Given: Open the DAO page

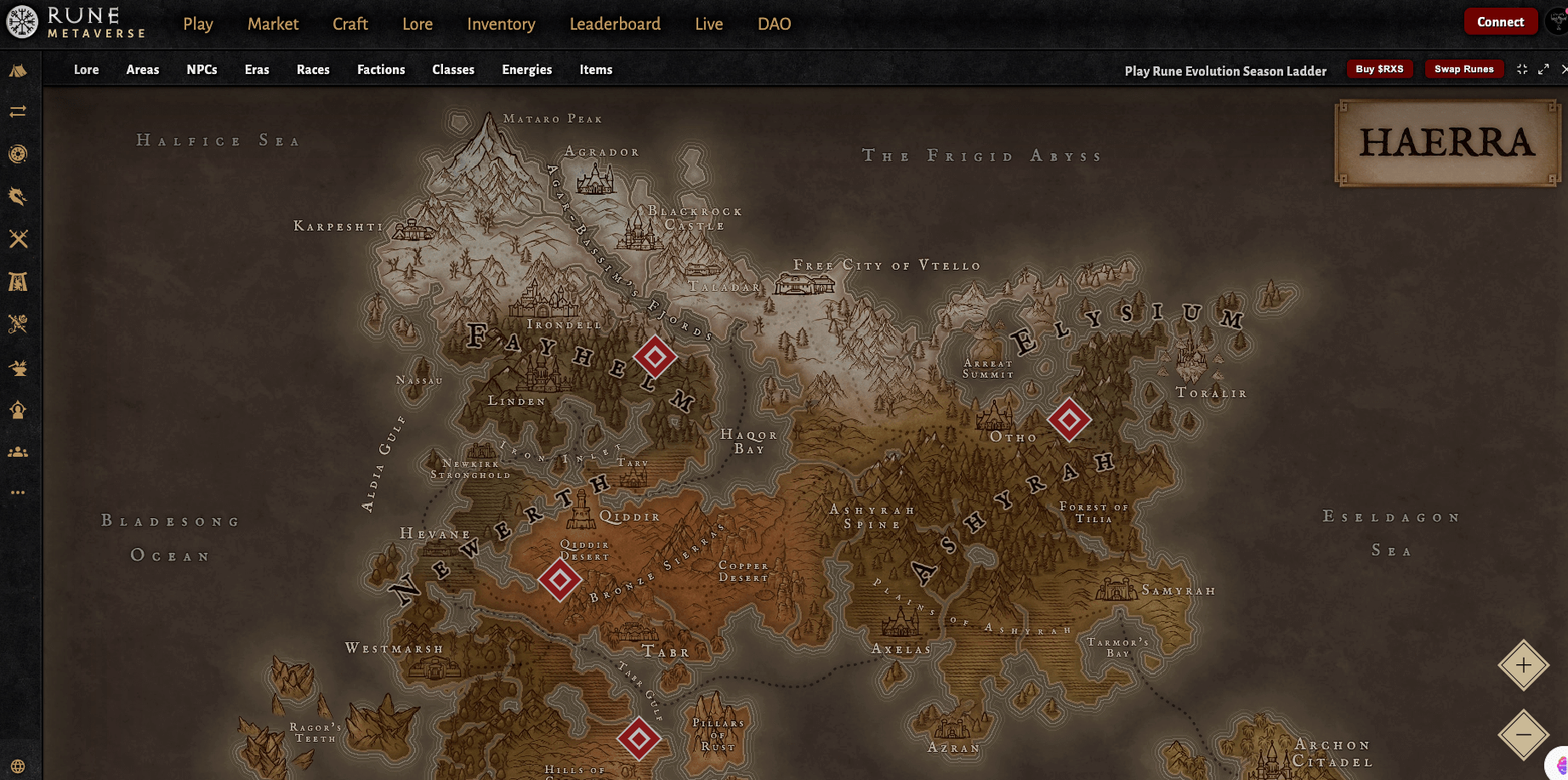Looking at the screenshot, I should click(x=774, y=24).
